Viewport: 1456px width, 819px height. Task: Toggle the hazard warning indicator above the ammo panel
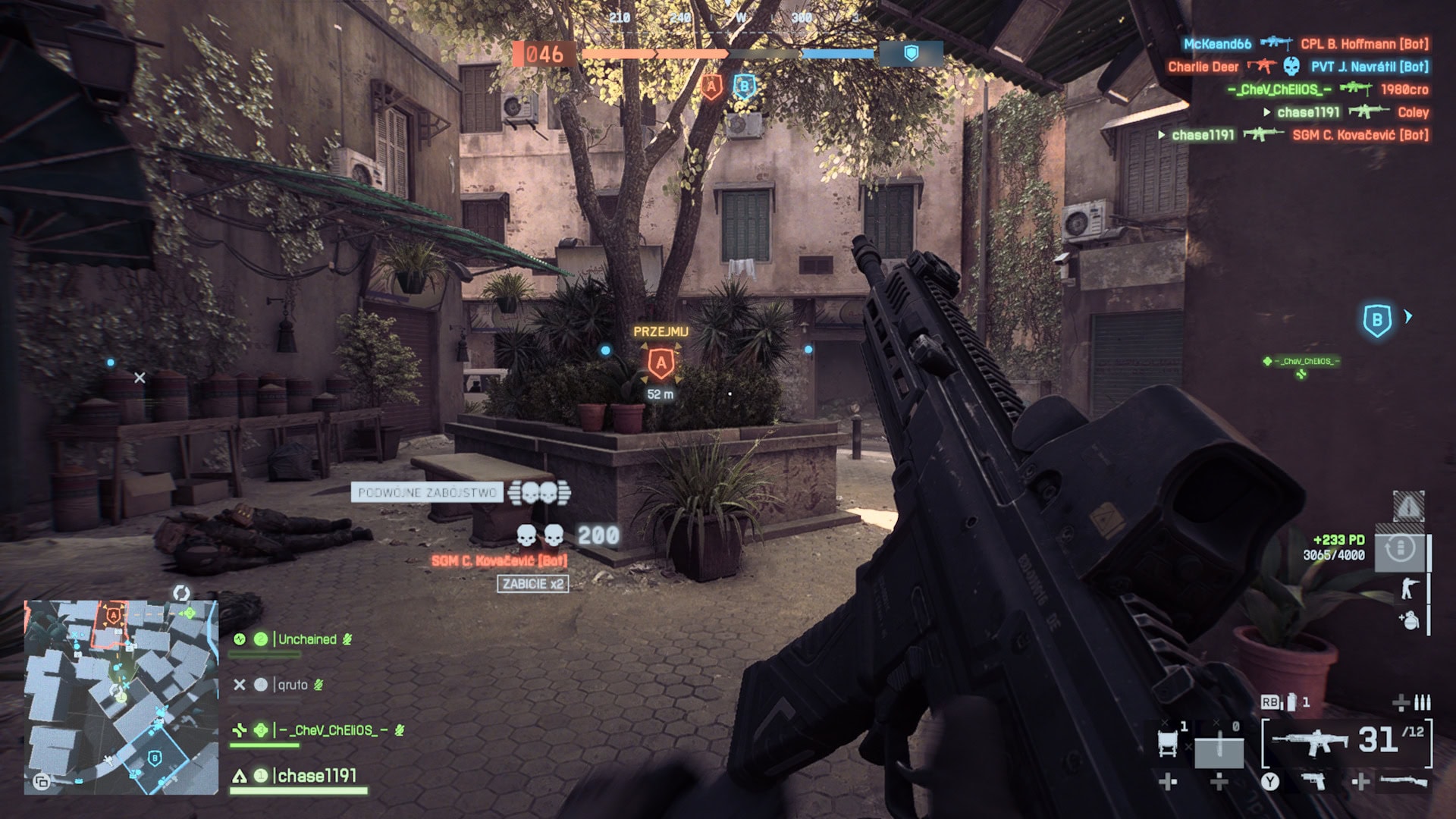(1408, 506)
